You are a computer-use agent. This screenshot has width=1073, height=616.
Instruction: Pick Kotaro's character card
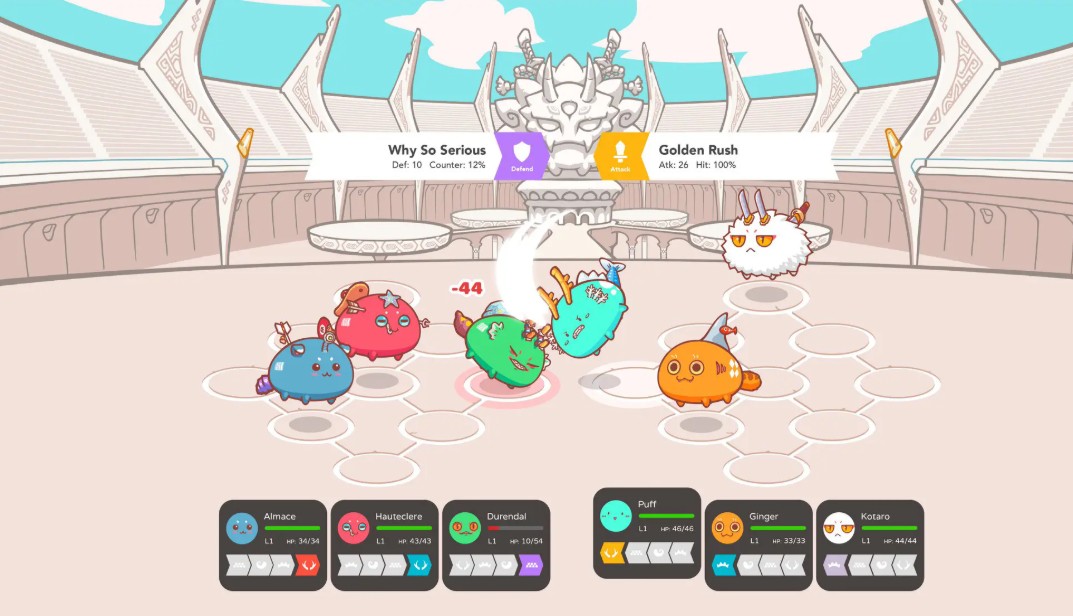click(x=870, y=530)
